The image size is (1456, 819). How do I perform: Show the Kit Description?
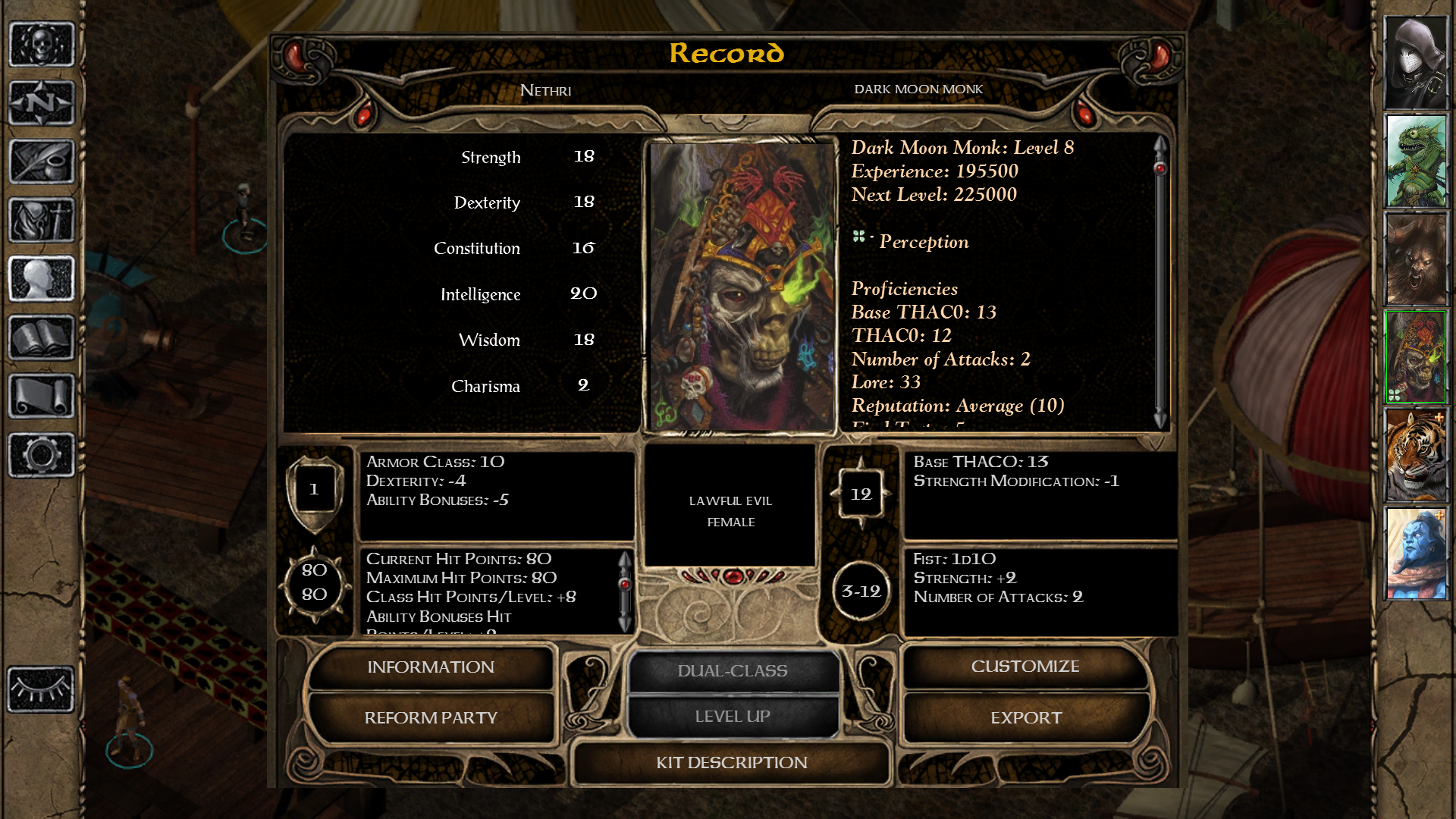click(732, 762)
